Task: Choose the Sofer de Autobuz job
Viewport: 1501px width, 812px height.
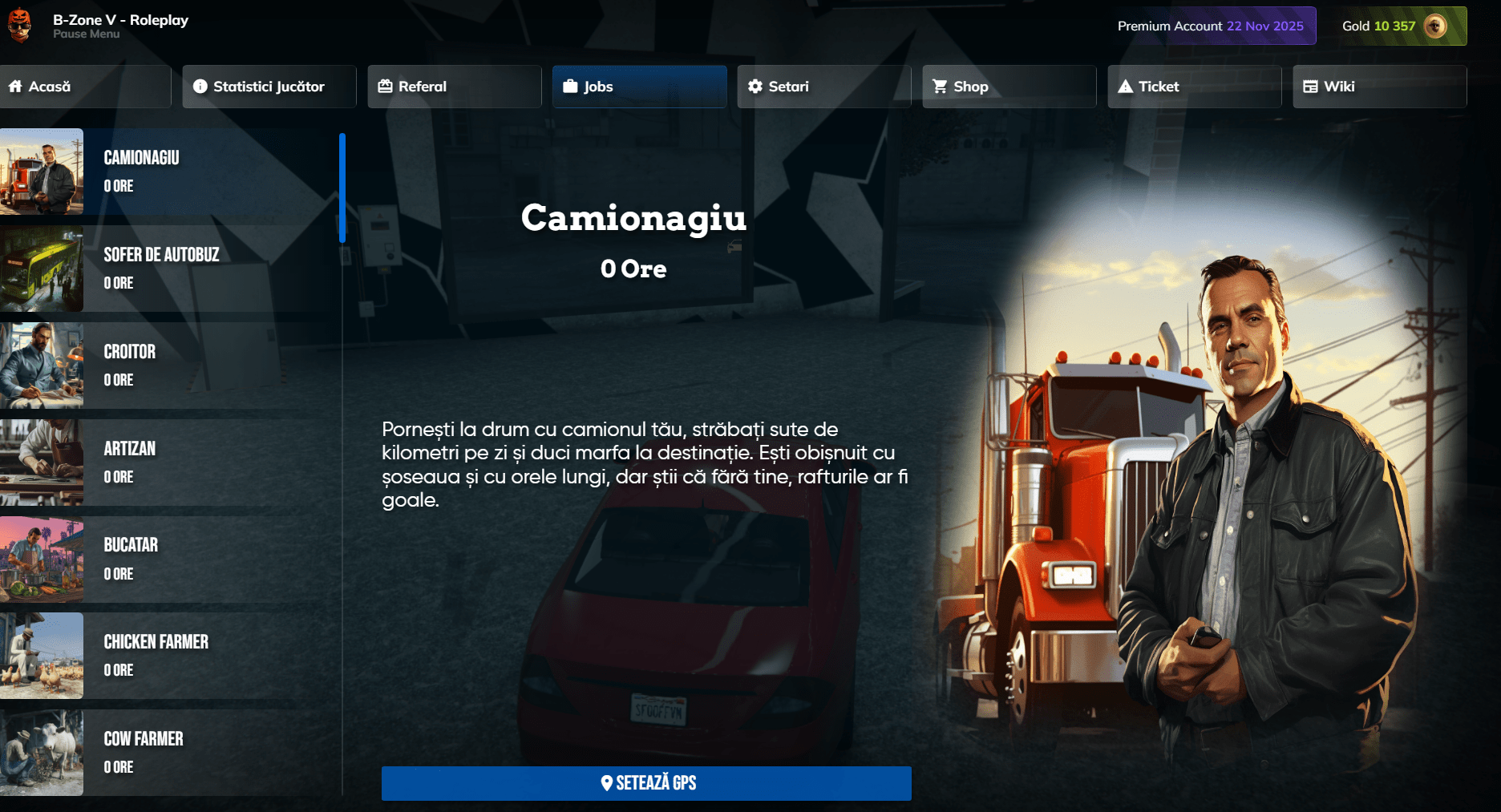Action: pos(168,269)
